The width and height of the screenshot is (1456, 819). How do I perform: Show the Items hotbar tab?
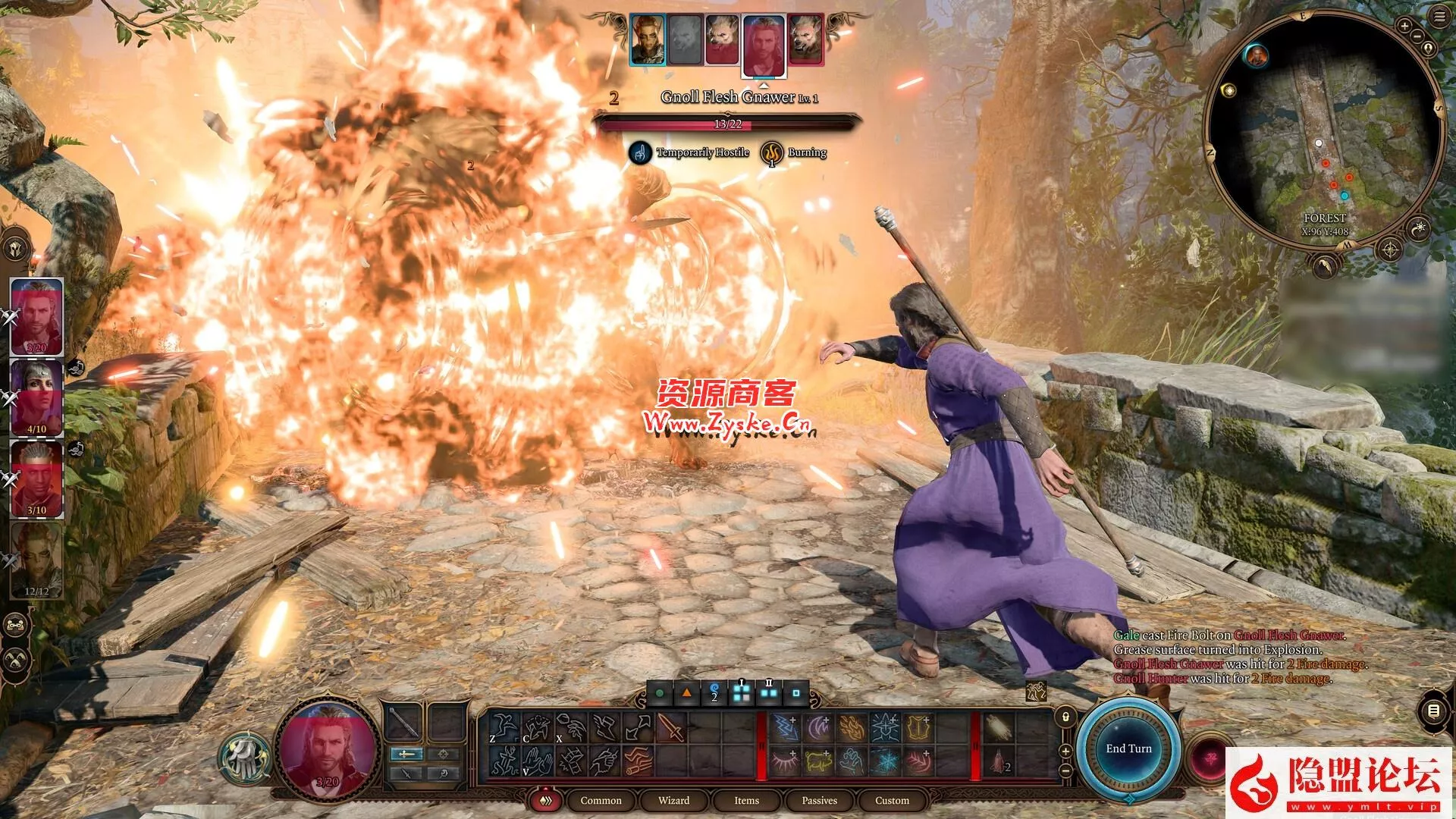[746, 800]
